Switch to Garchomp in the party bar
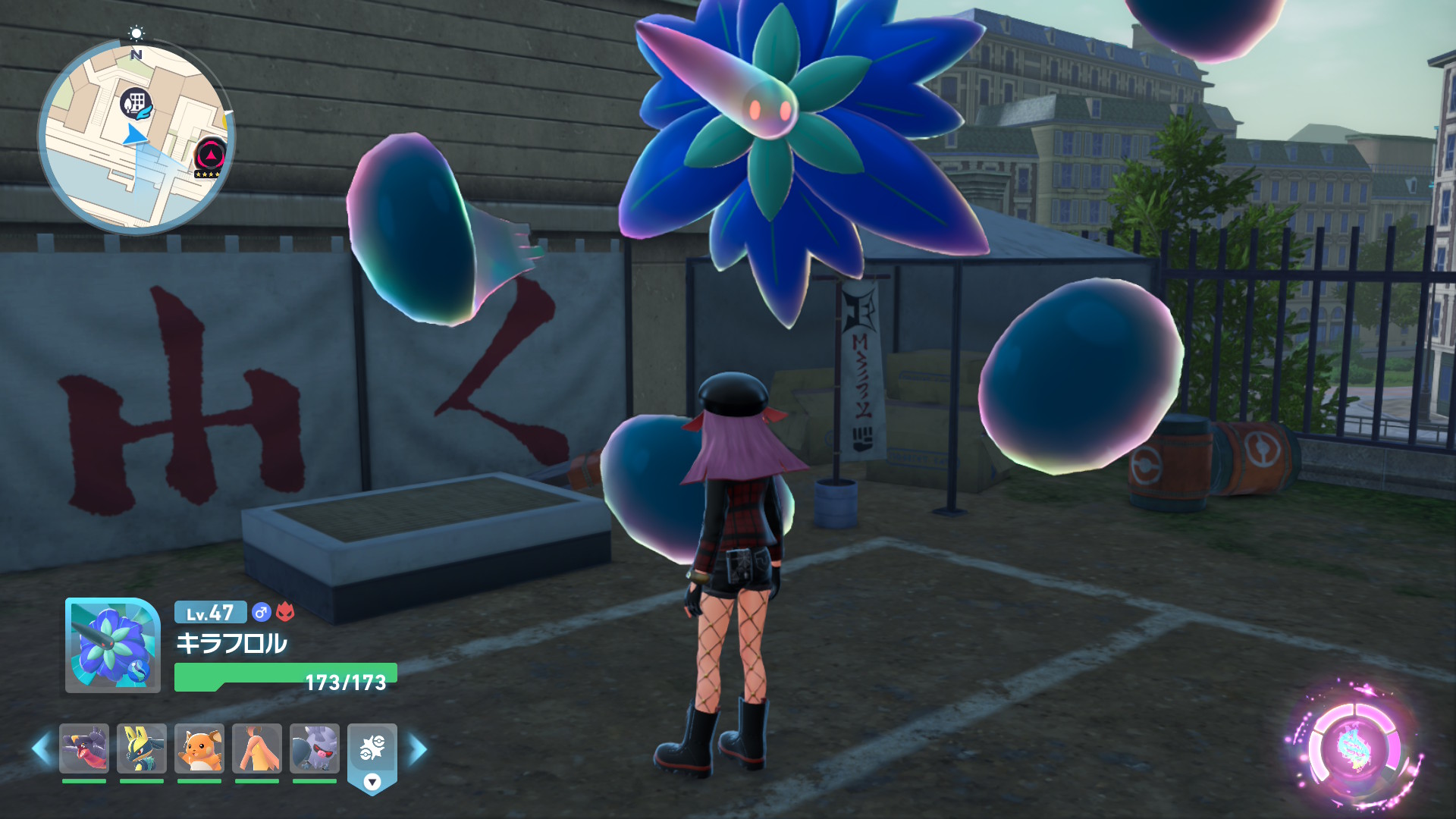The width and height of the screenshot is (1456, 819). click(x=84, y=748)
